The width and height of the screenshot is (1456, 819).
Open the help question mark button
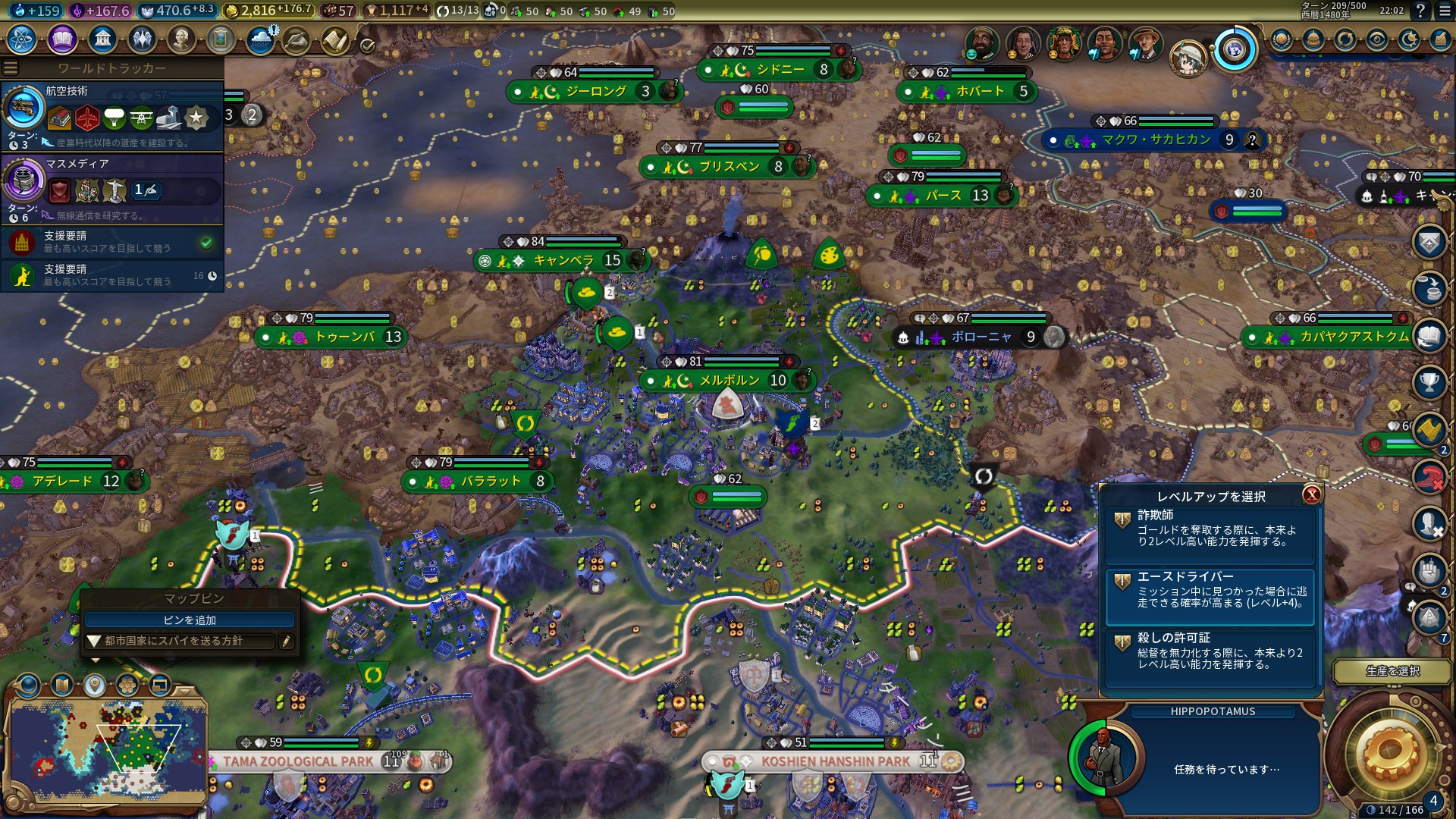pos(1420,11)
